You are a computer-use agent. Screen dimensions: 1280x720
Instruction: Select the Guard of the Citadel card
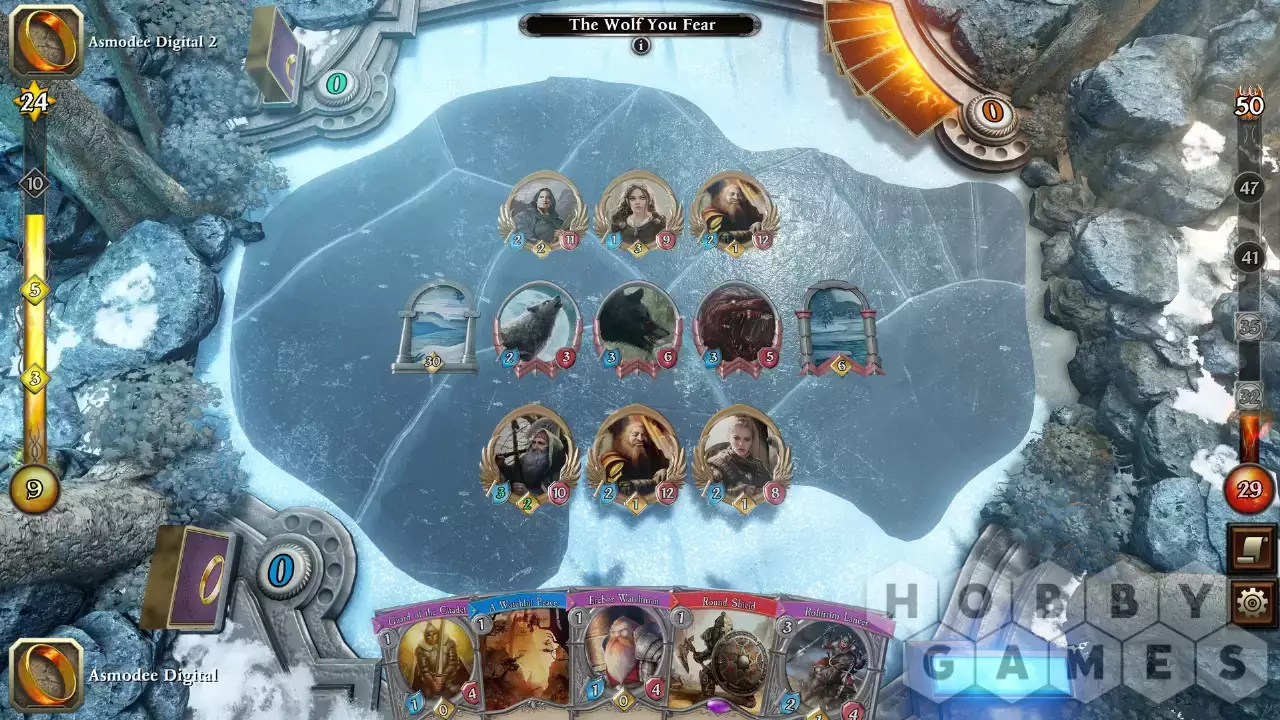tap(425, 660)
